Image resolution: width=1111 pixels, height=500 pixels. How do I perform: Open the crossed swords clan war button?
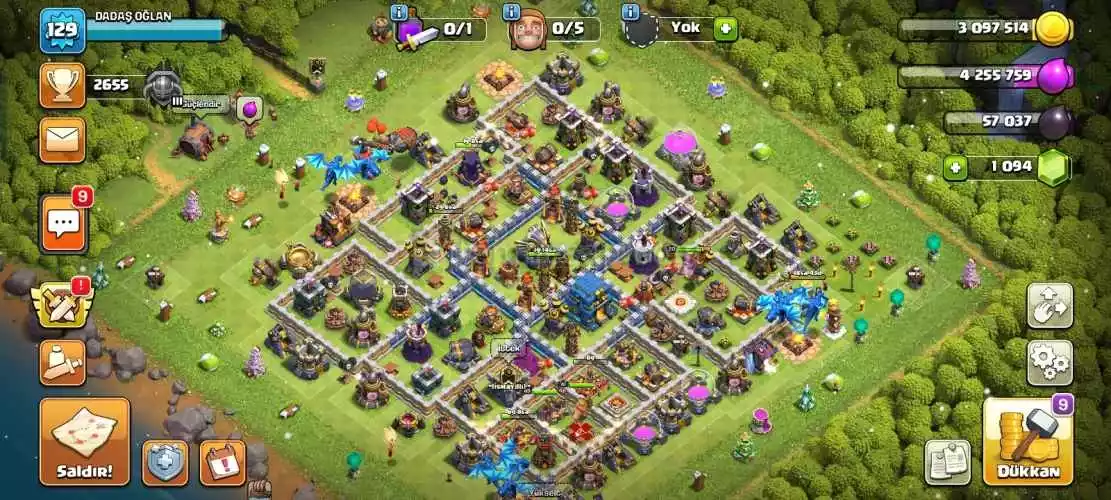coord(62,306)
